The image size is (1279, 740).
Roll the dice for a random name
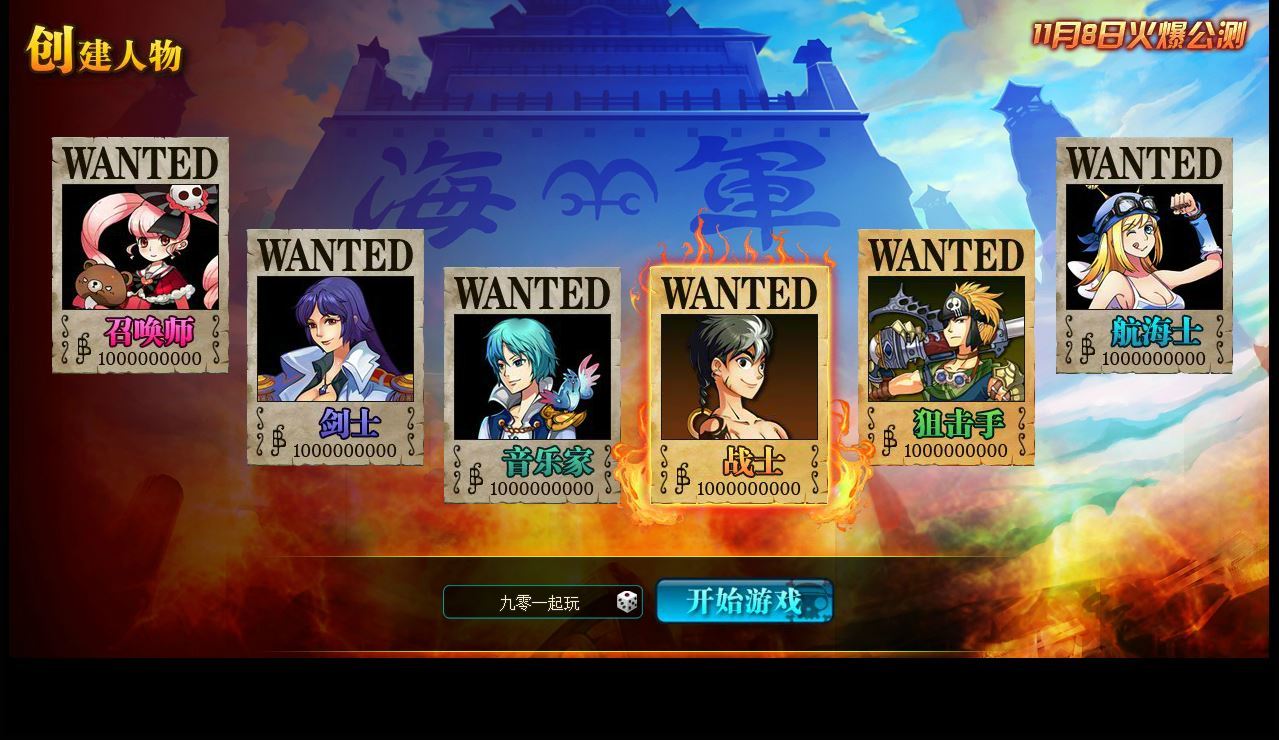627,601
